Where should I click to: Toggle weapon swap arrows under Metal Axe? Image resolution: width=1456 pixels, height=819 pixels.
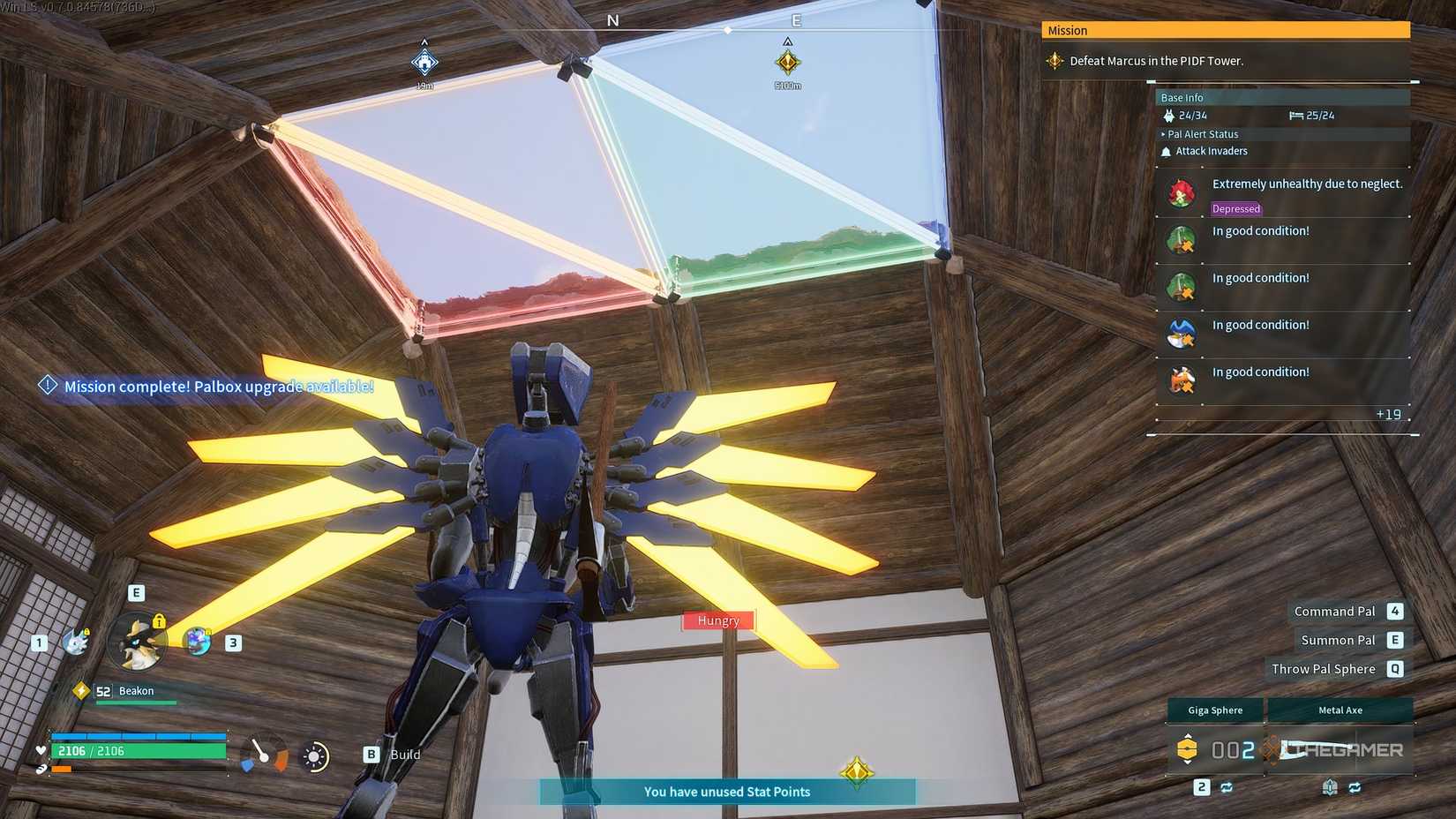[x=1355, y=787]
